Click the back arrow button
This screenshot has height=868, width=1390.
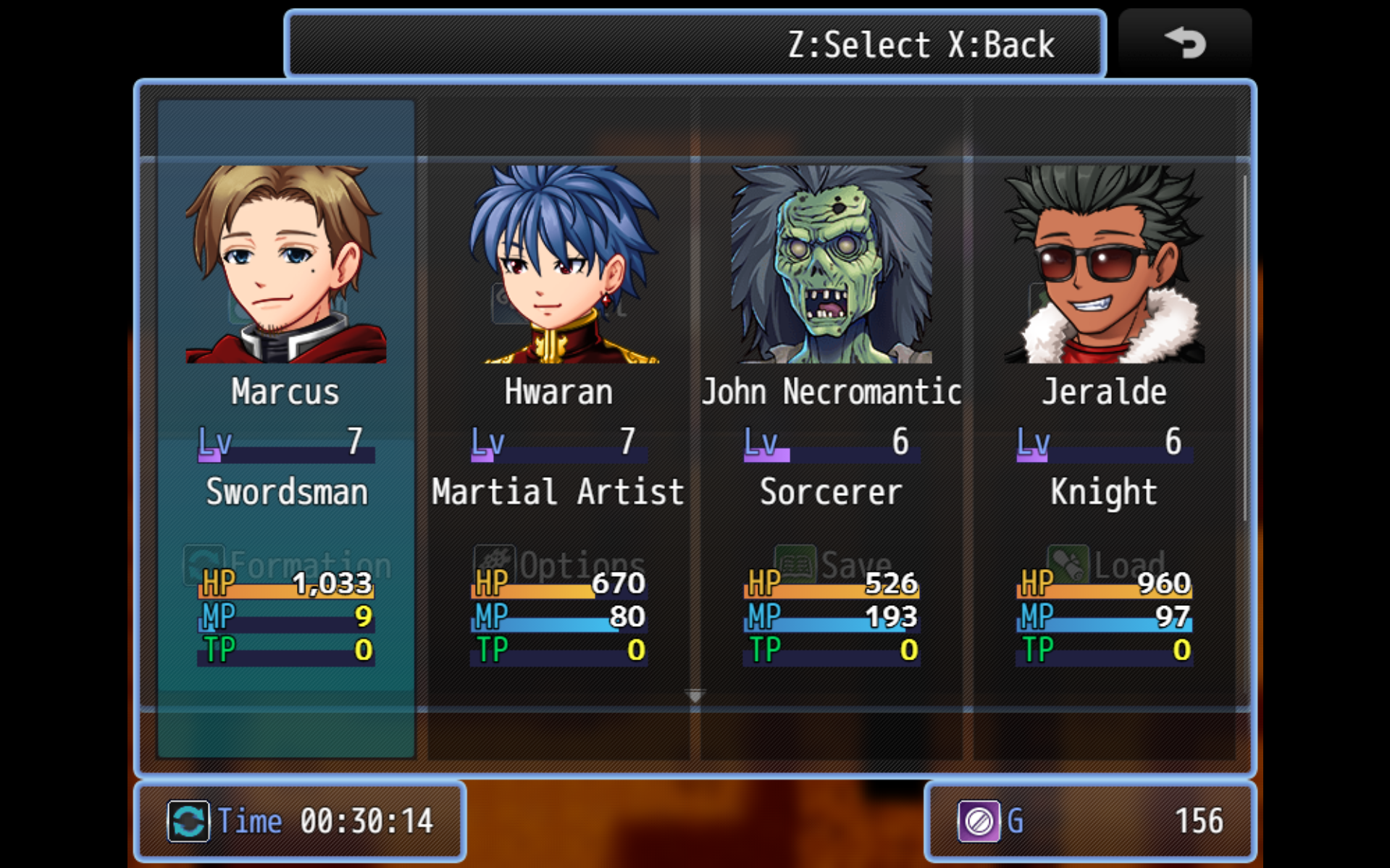(x=1185, y=43)
